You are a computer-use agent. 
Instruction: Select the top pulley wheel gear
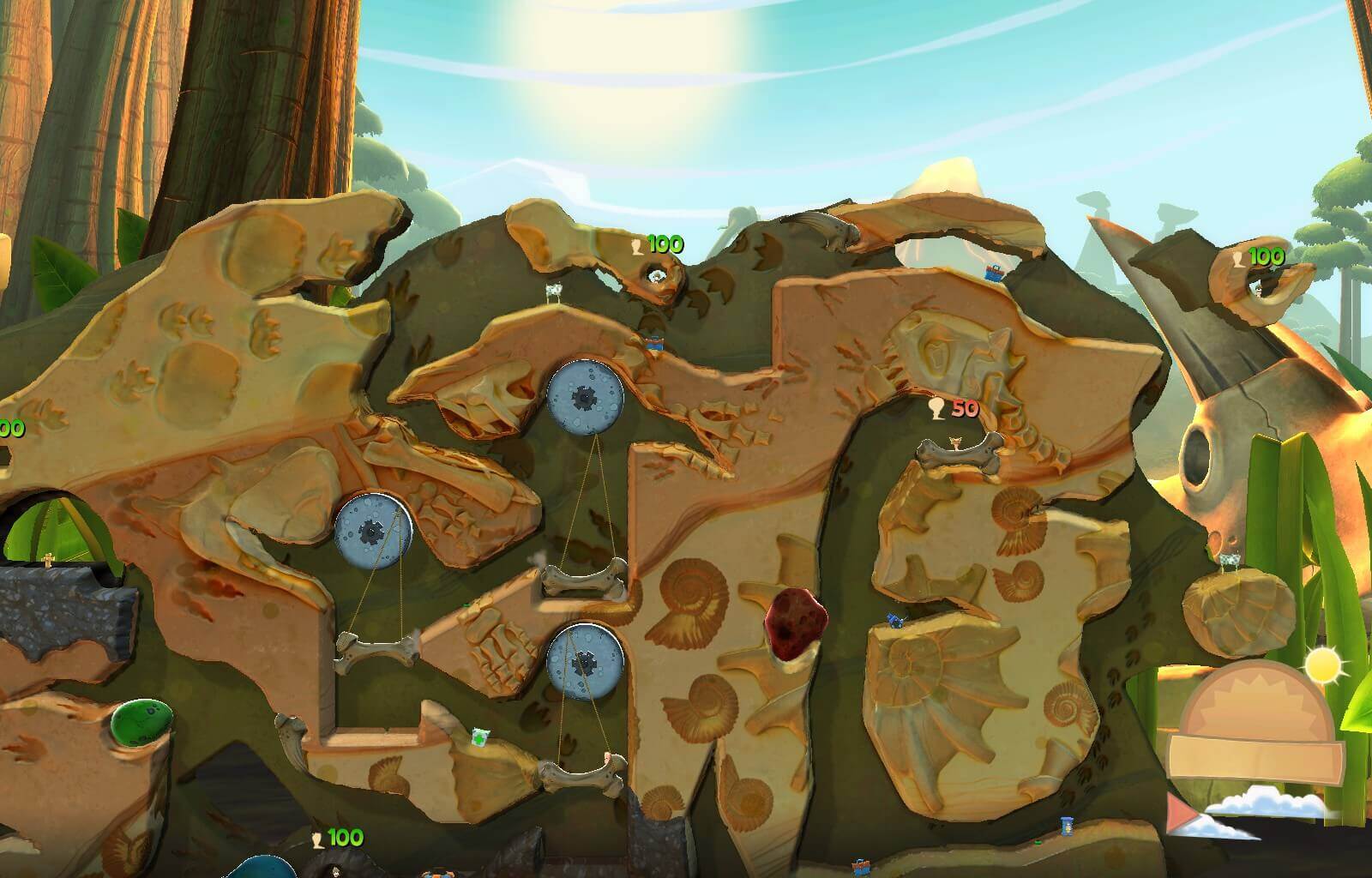pos(585,399)
